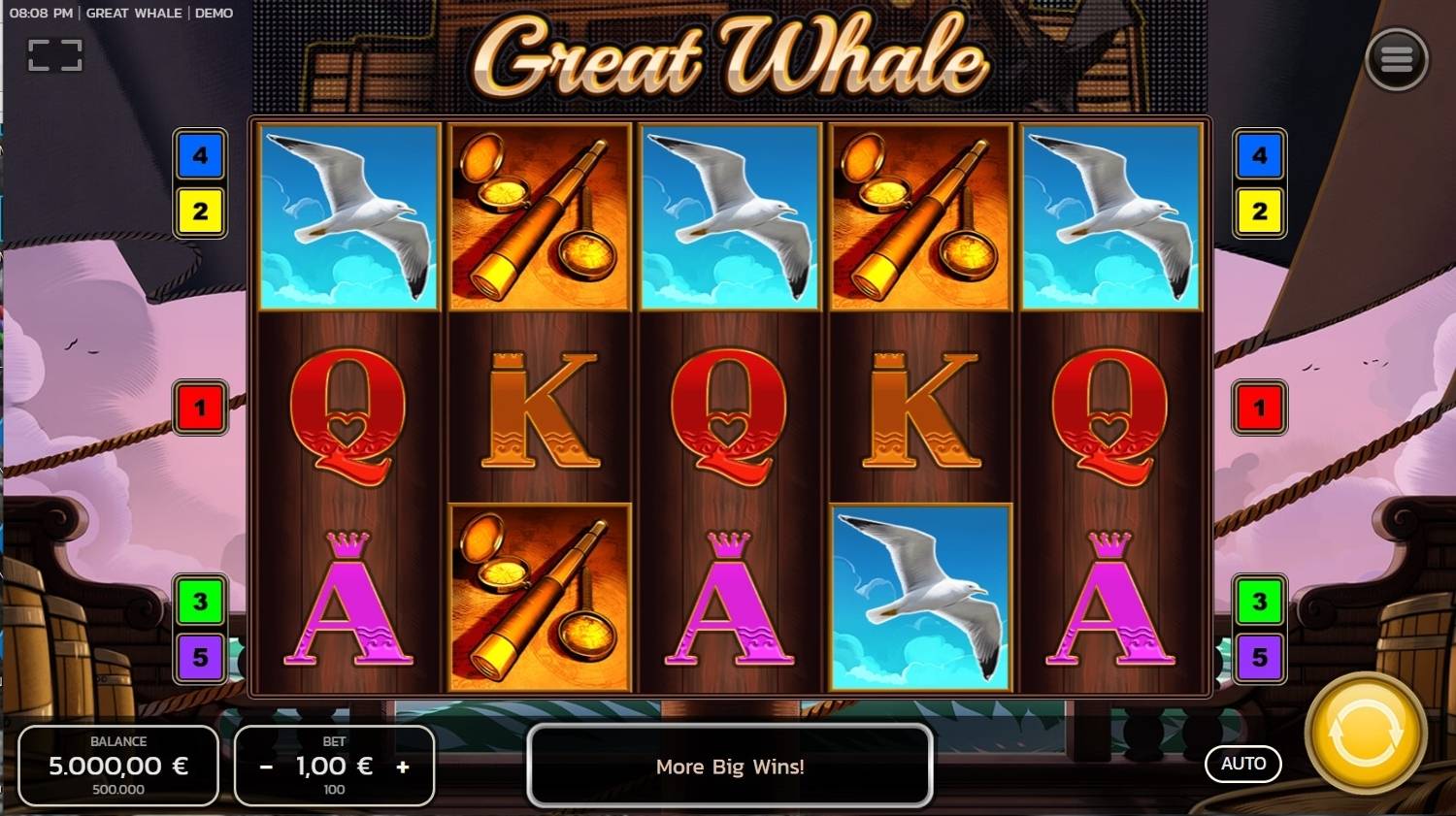1456x816 pixels.
Task: Click the purple payline 5 on the right
Action: (x=1258, y=656)
